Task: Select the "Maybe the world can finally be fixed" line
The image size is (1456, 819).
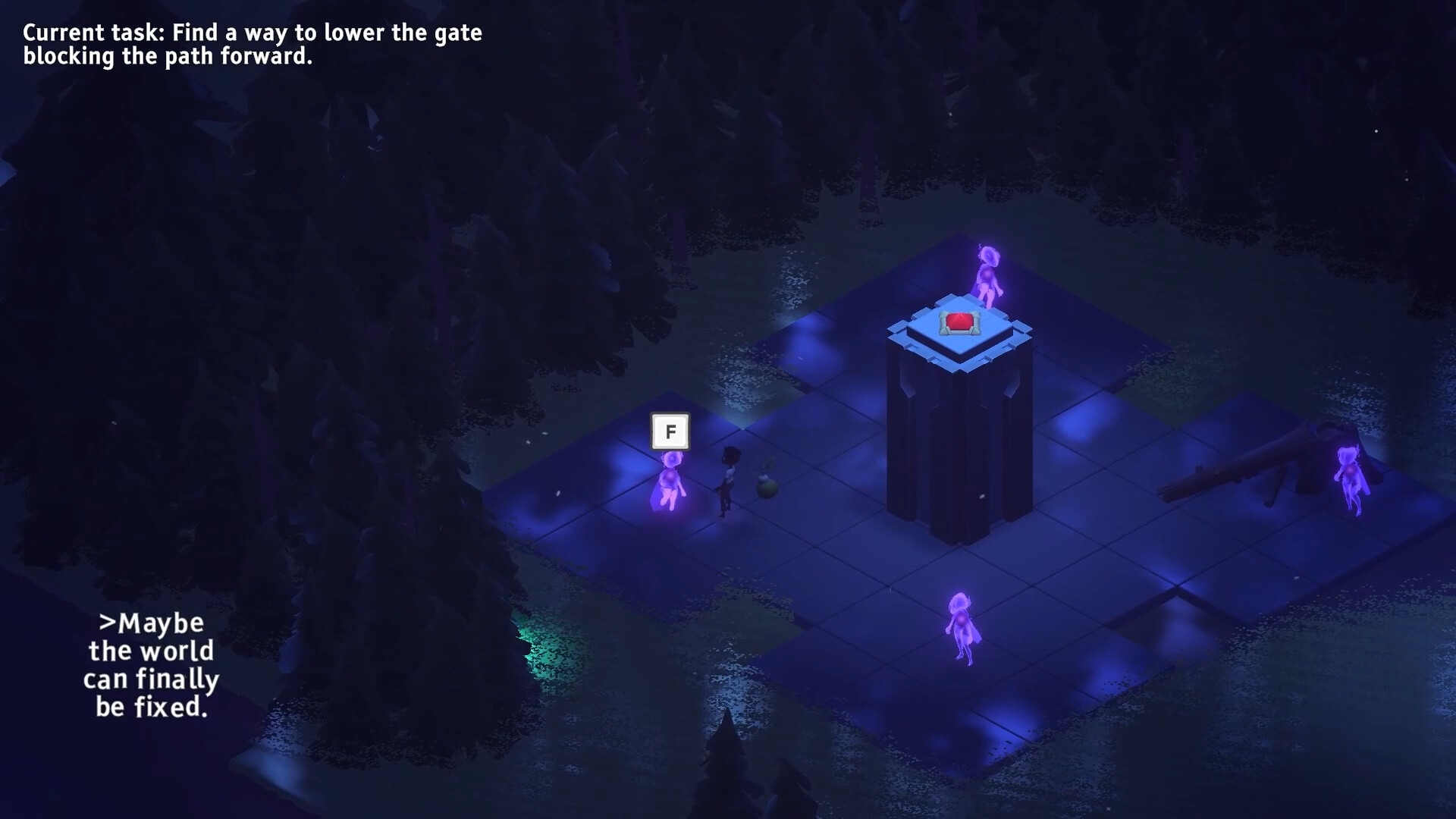Action: [x=152, y=665]
